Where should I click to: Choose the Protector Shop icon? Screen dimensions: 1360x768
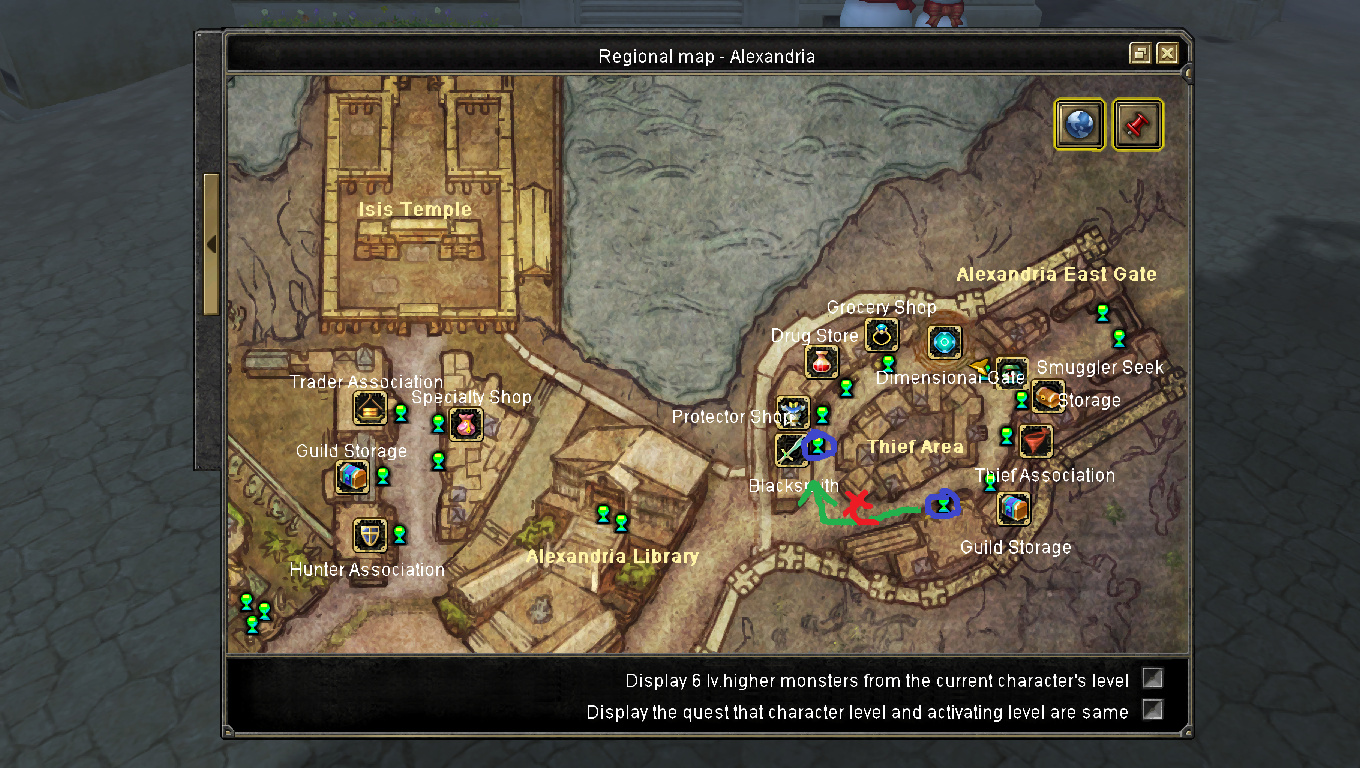click(x=793, y=412)
